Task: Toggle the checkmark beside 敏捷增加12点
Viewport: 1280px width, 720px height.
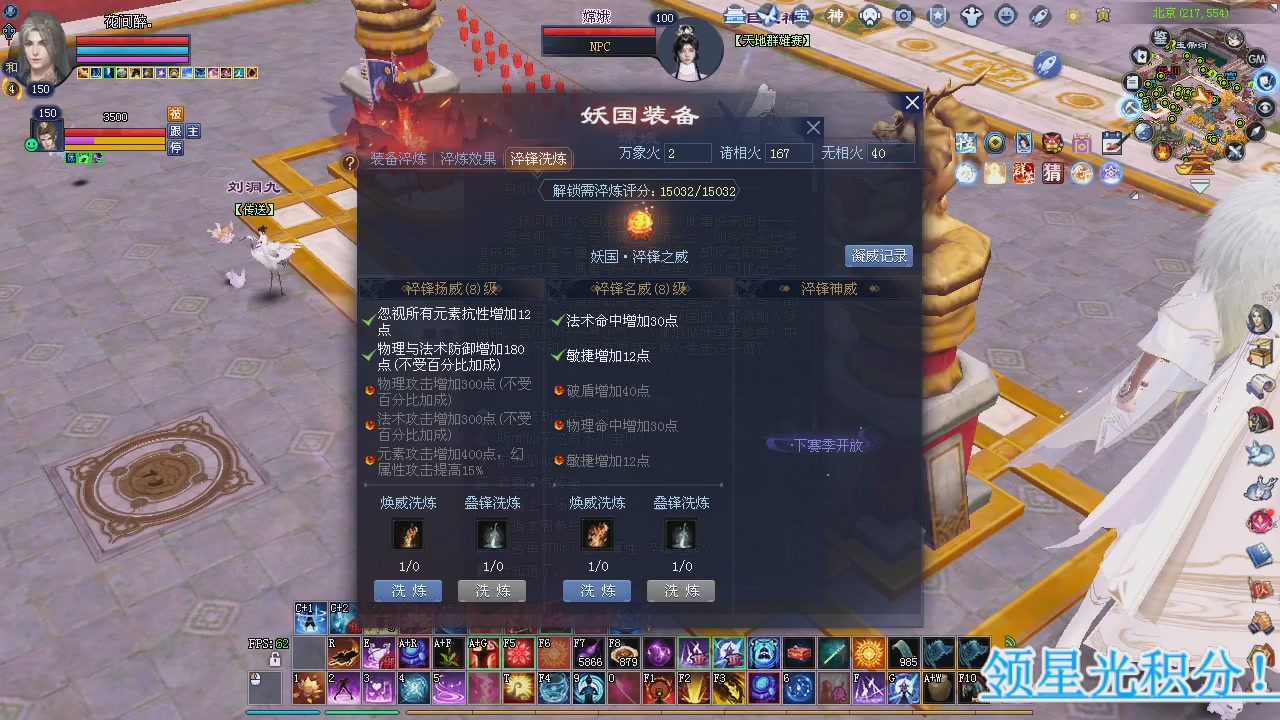Action: click(557, 353)
